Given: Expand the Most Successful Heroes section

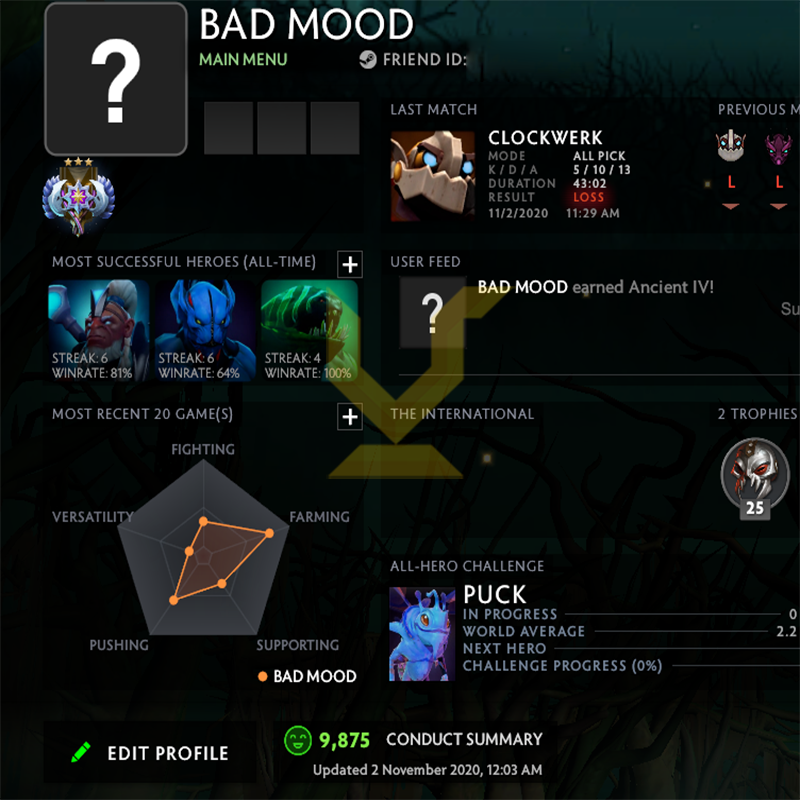Looking at the screenshot, I should 349,264.
